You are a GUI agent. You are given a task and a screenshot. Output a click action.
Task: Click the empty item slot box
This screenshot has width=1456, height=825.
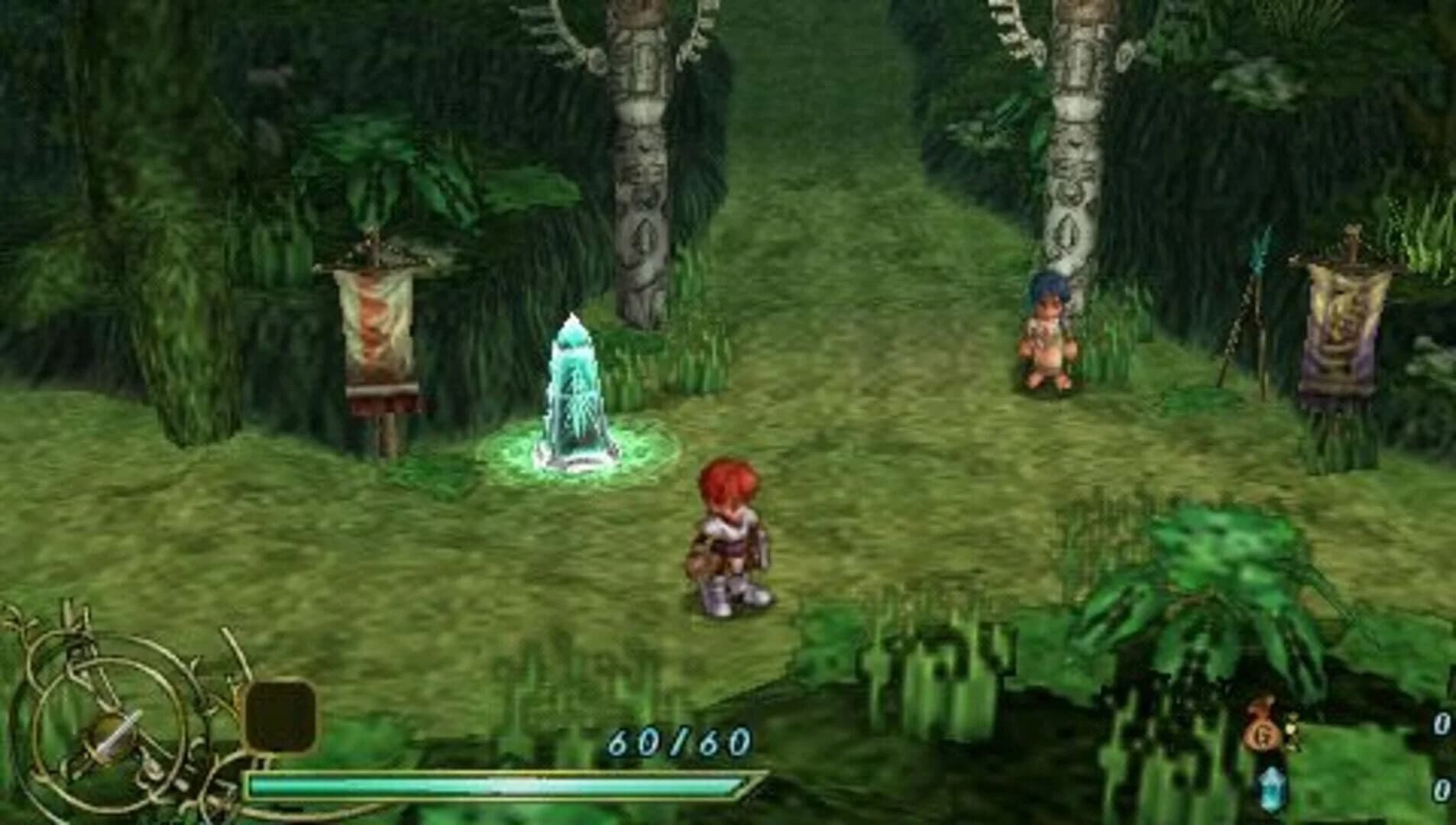[283, 714]
